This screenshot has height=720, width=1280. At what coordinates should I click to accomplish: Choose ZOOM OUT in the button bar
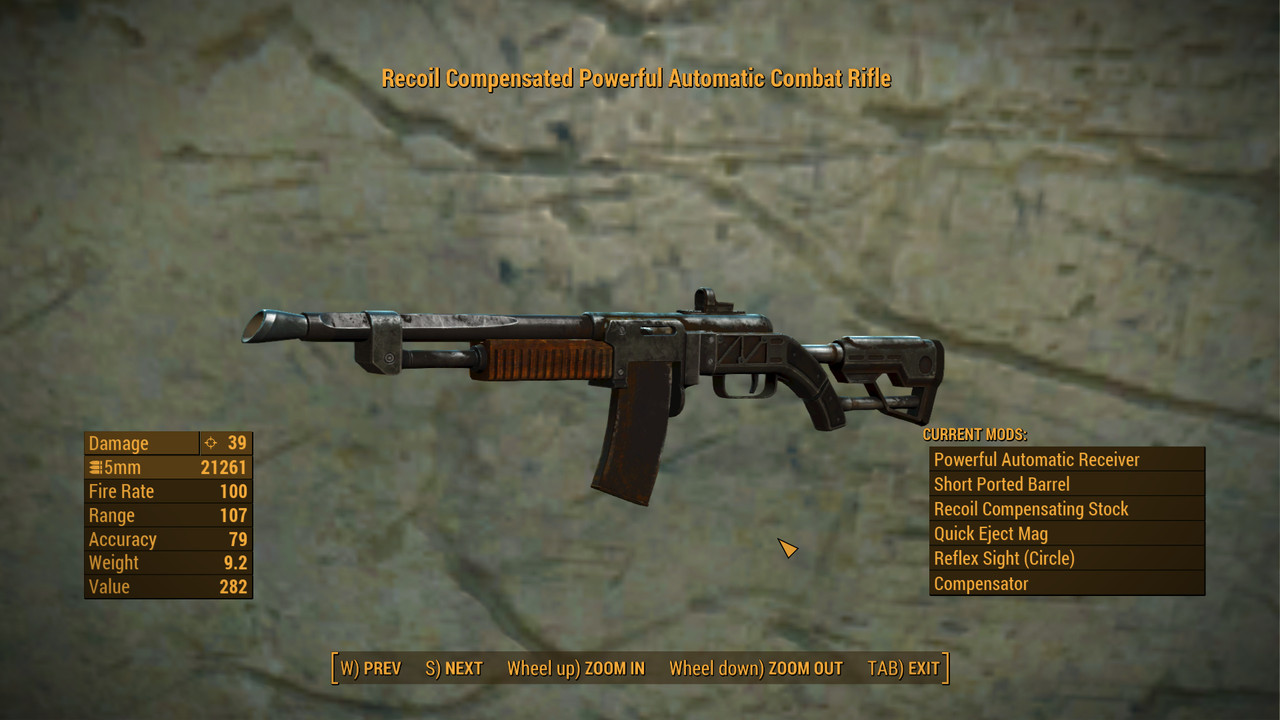pyautogui.click(x=756, y=668)
